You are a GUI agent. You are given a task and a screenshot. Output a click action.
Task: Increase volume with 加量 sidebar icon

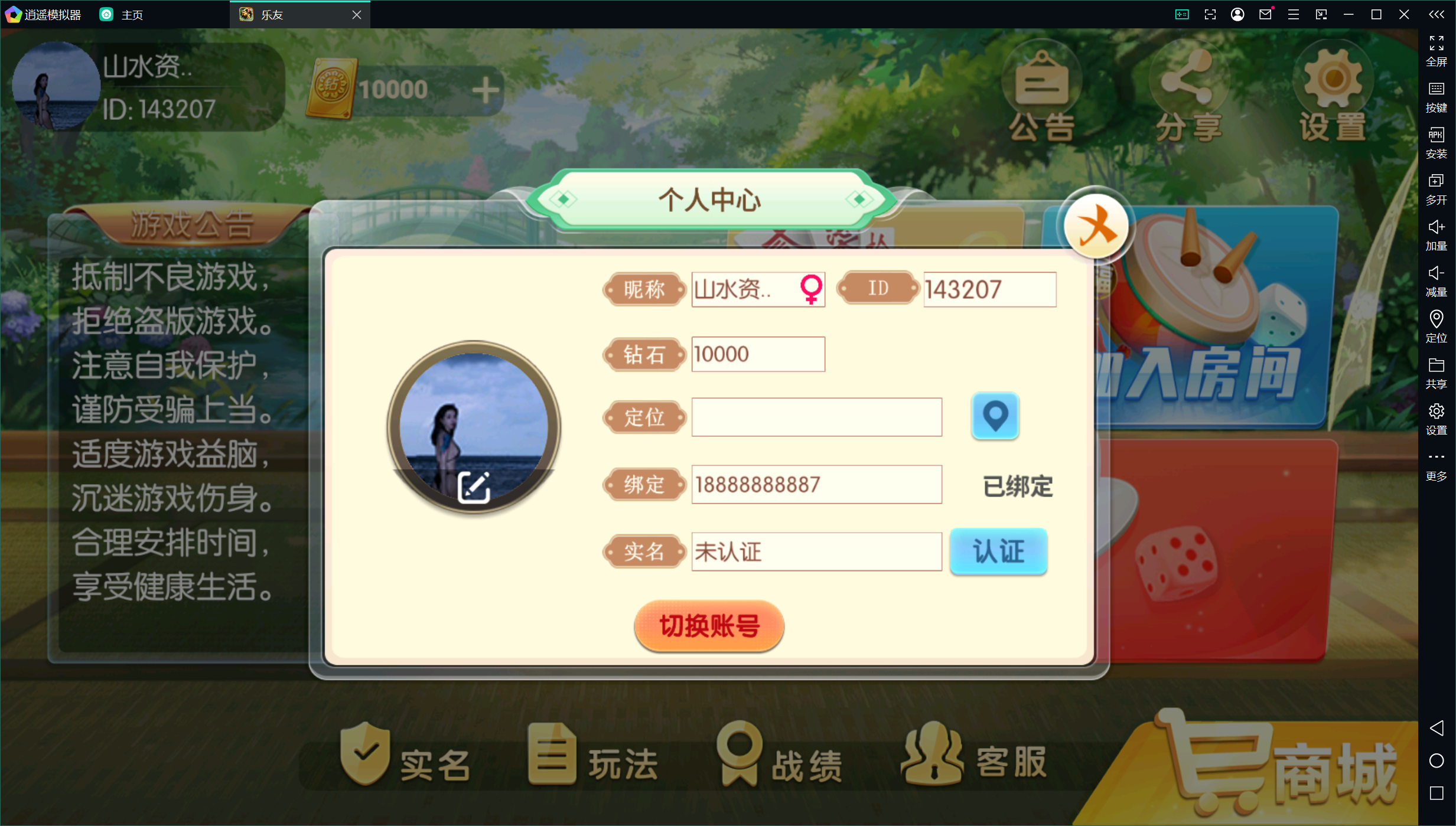coord(1435,233)
